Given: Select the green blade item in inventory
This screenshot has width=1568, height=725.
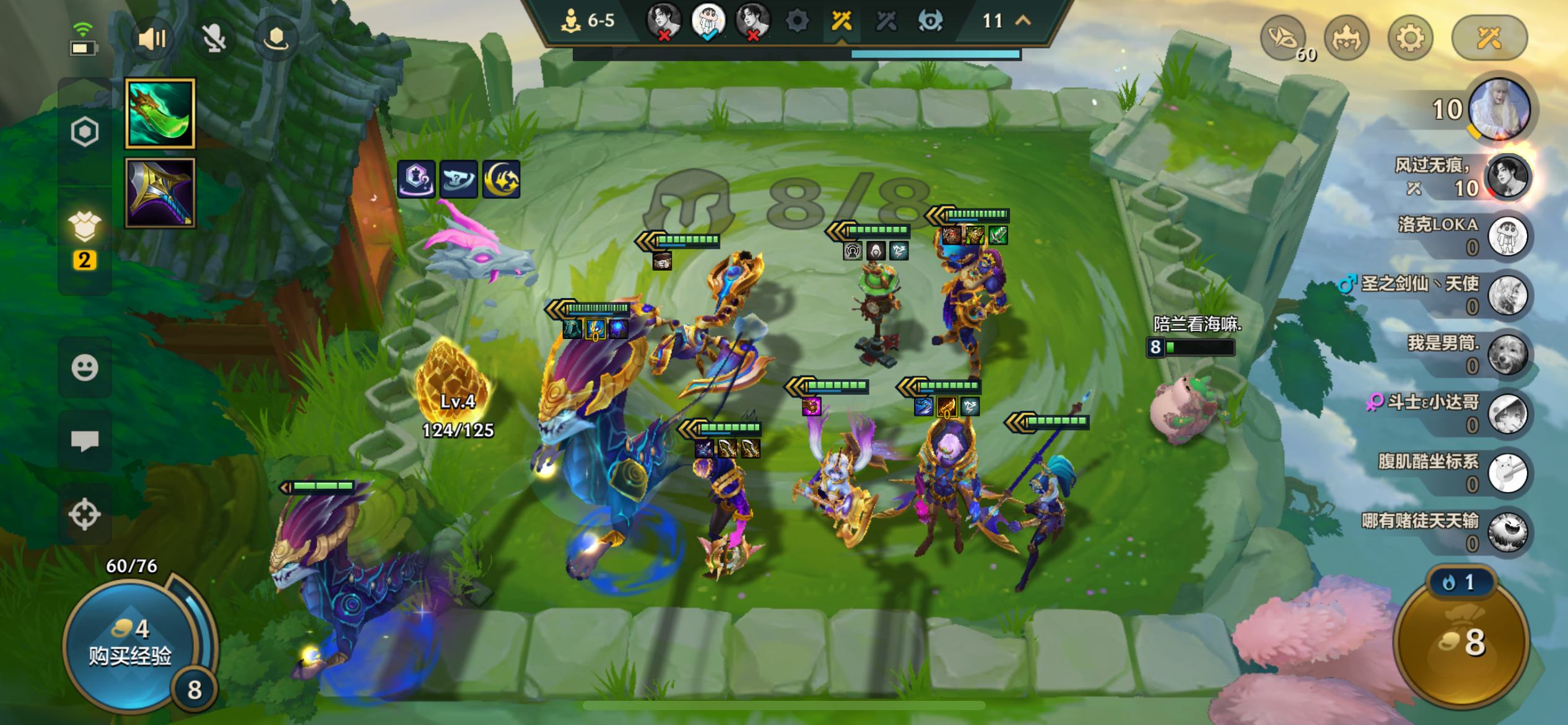Looking at the screenshot, I should click(160, 113).
